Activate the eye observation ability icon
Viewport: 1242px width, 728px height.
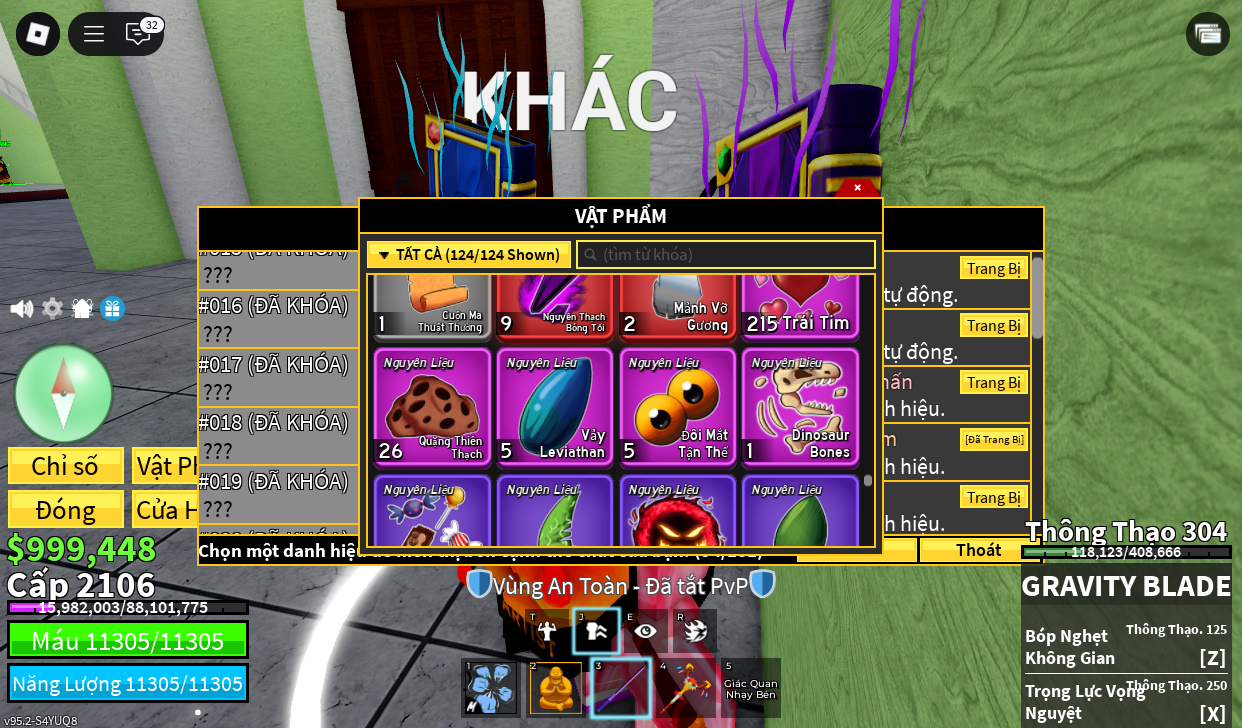click(645, 631)
